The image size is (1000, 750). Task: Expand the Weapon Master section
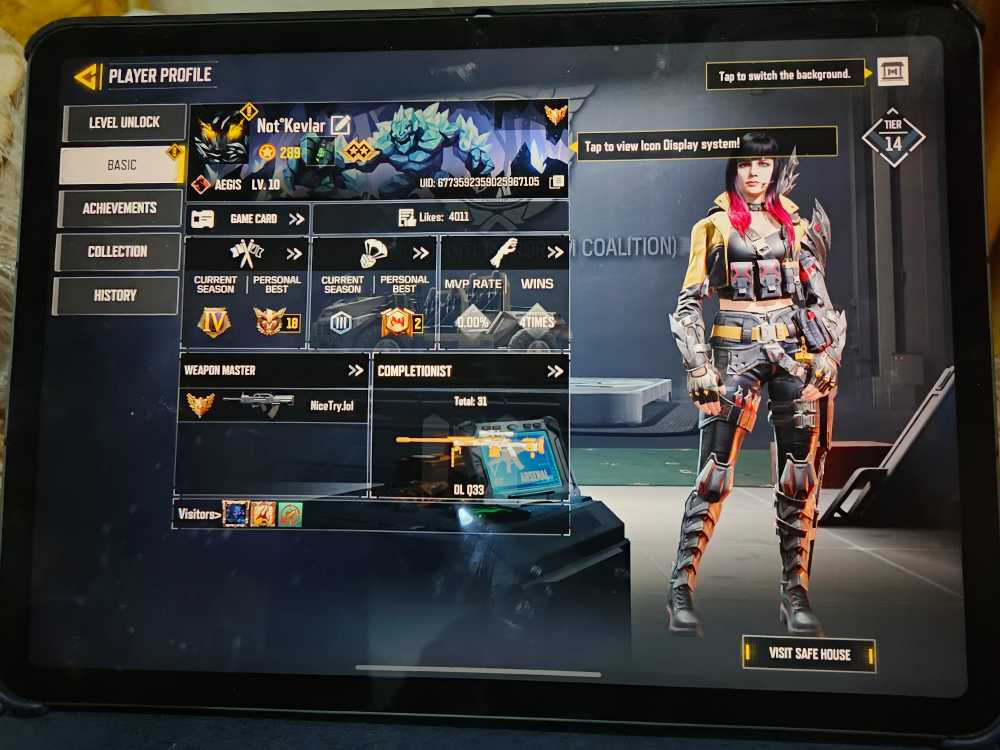355,370
